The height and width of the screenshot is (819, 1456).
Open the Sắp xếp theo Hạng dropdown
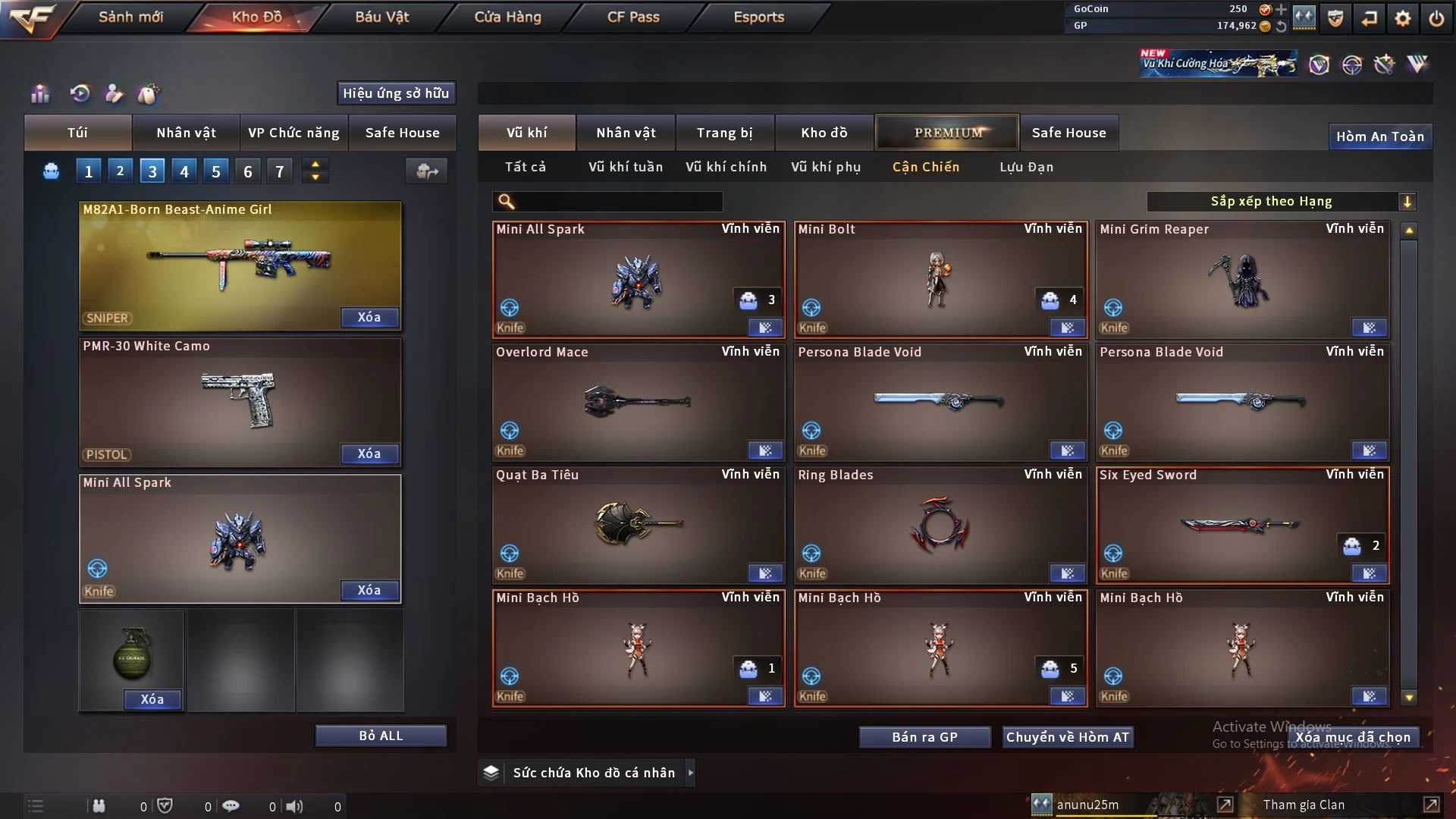[x=1281, y=201]
